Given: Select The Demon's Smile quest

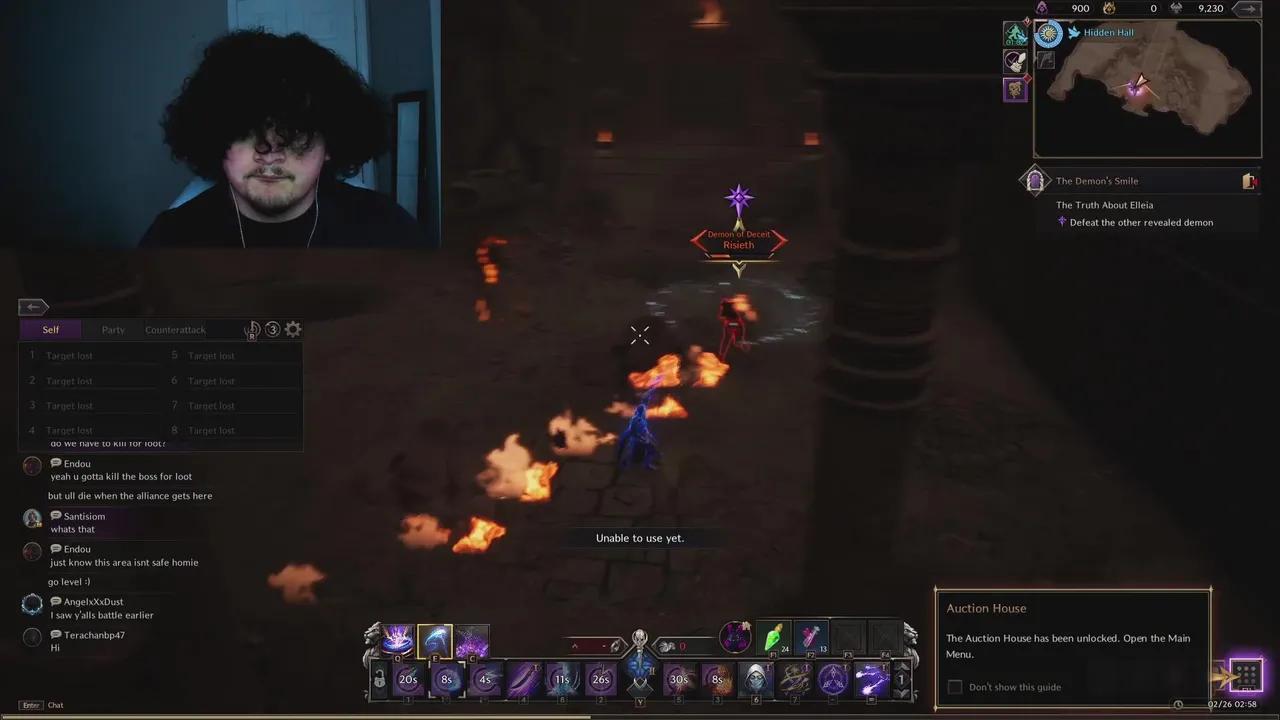Looking at the screenshot, I should tap(1097, 181).
